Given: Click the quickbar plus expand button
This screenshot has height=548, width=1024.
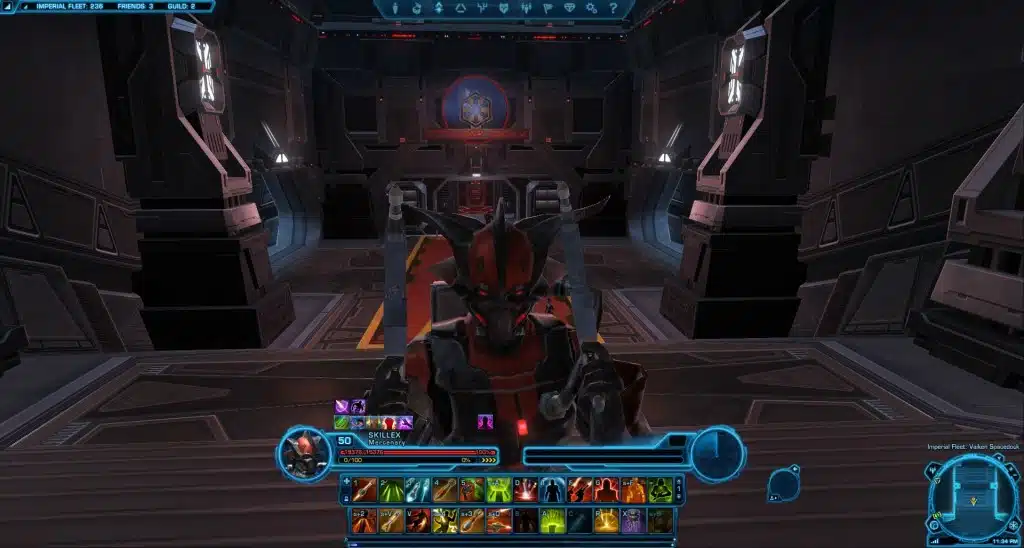Looking at the screenshot, I should [x=346, y=481].
